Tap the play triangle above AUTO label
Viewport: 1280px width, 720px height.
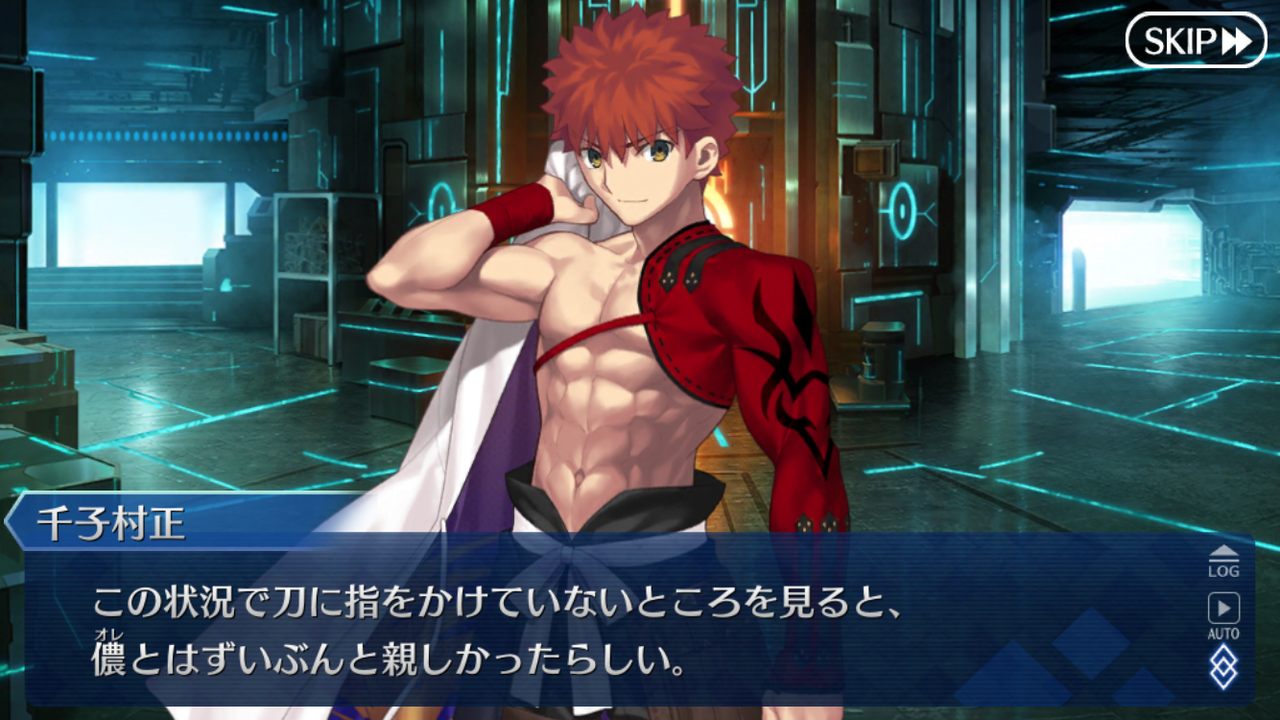click(1224, 606)
